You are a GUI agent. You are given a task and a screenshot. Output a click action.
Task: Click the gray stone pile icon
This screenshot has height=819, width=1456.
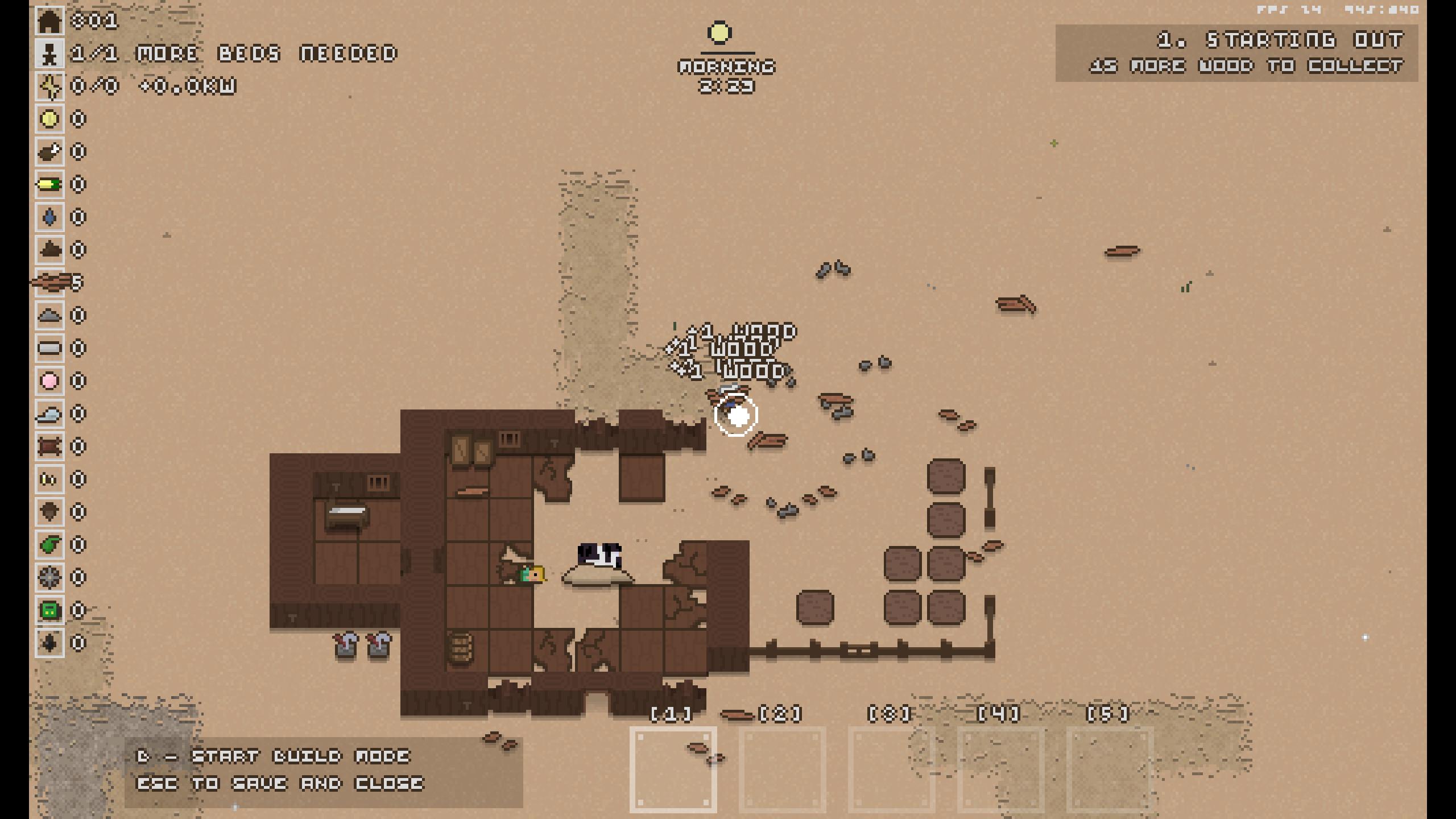click(49, 316)
